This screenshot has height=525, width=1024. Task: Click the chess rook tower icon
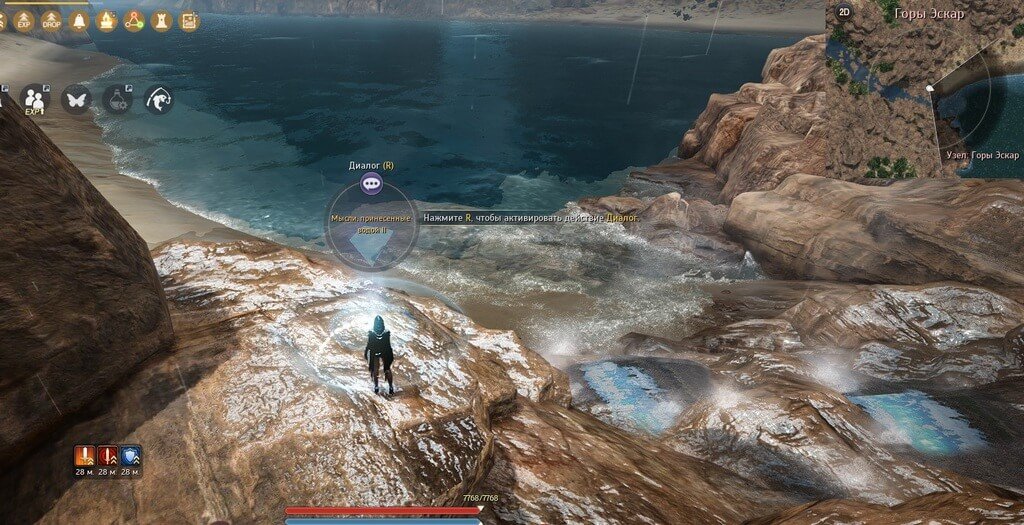click(161, 19)
